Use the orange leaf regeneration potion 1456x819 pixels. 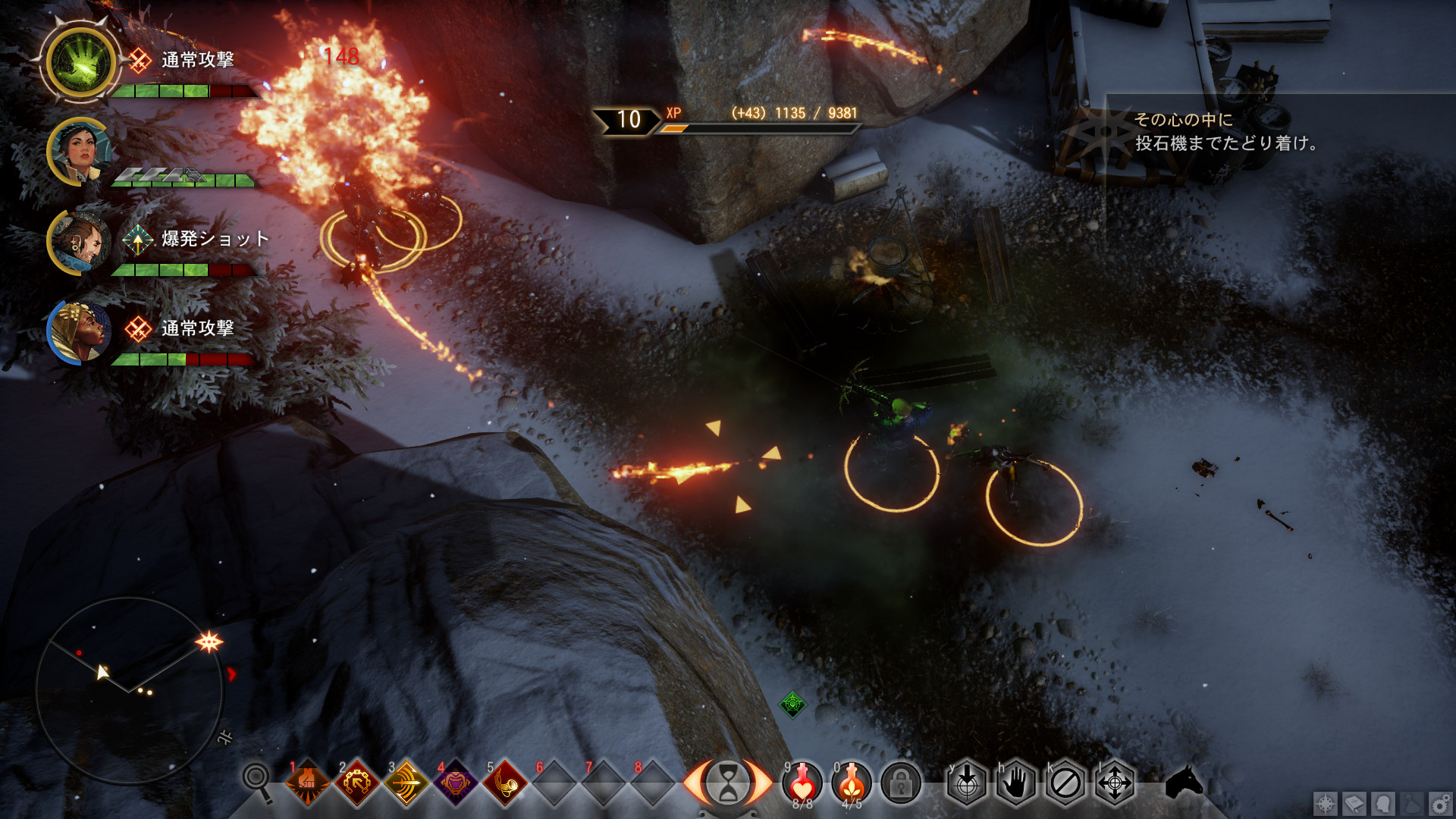coord(852,781)
